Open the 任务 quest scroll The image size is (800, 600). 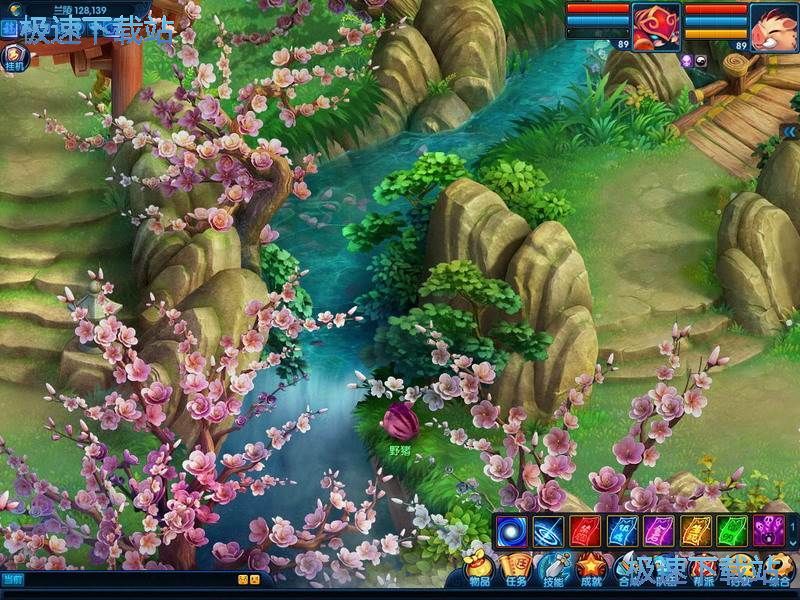(x=516, y=569)
